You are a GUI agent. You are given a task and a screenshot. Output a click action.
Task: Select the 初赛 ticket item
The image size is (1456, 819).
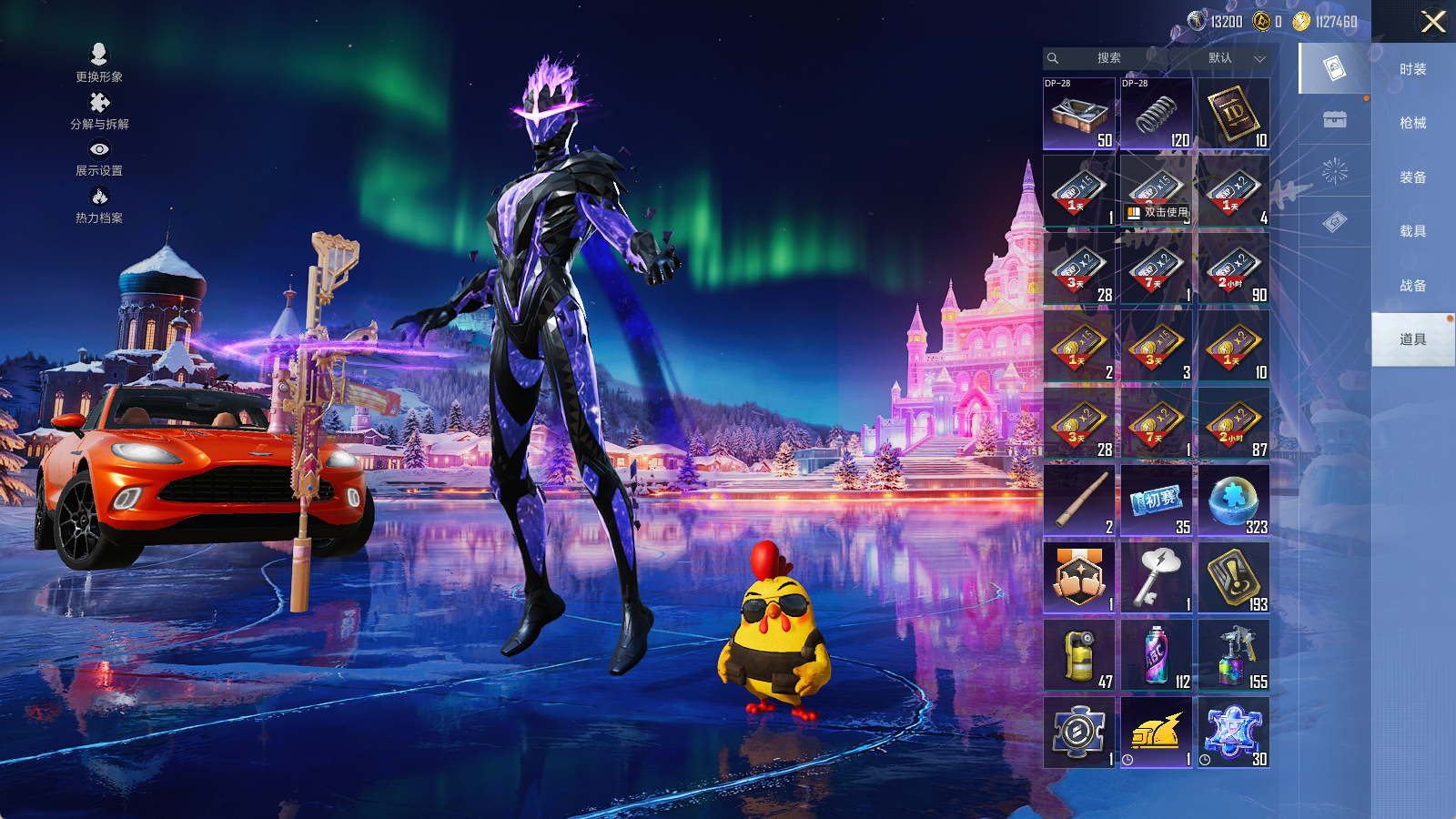(x=1156, y=500)
